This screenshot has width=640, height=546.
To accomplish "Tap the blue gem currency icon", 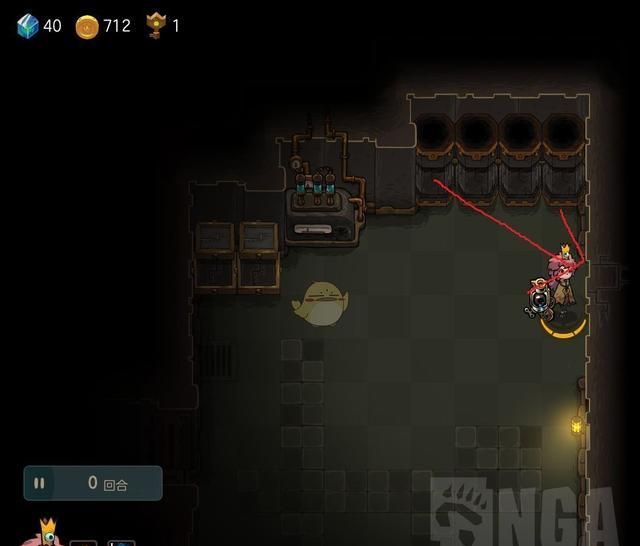I will (27, 26).
